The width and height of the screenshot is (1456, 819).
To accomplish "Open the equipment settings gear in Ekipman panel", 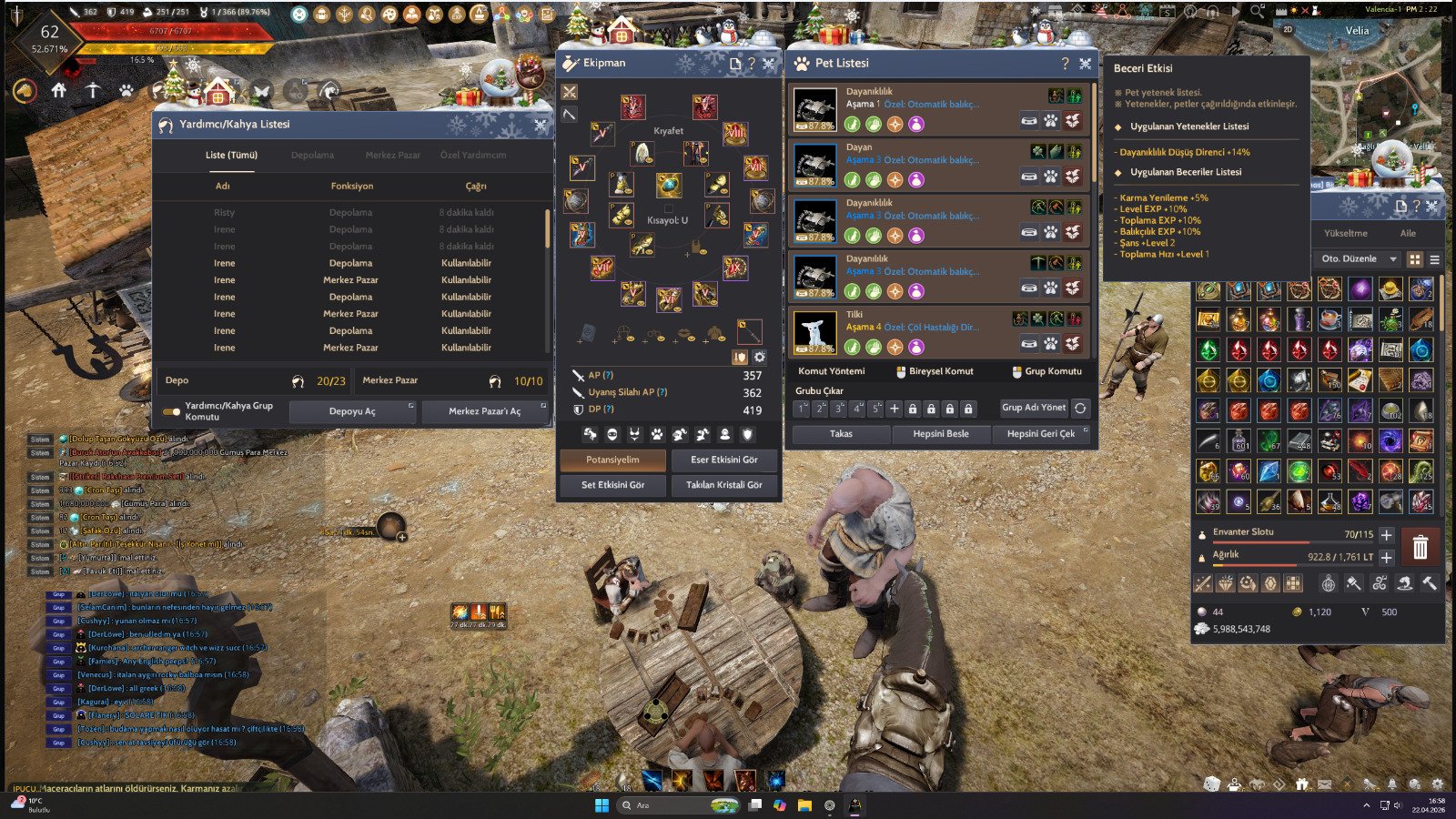I will tap(759, 357).
